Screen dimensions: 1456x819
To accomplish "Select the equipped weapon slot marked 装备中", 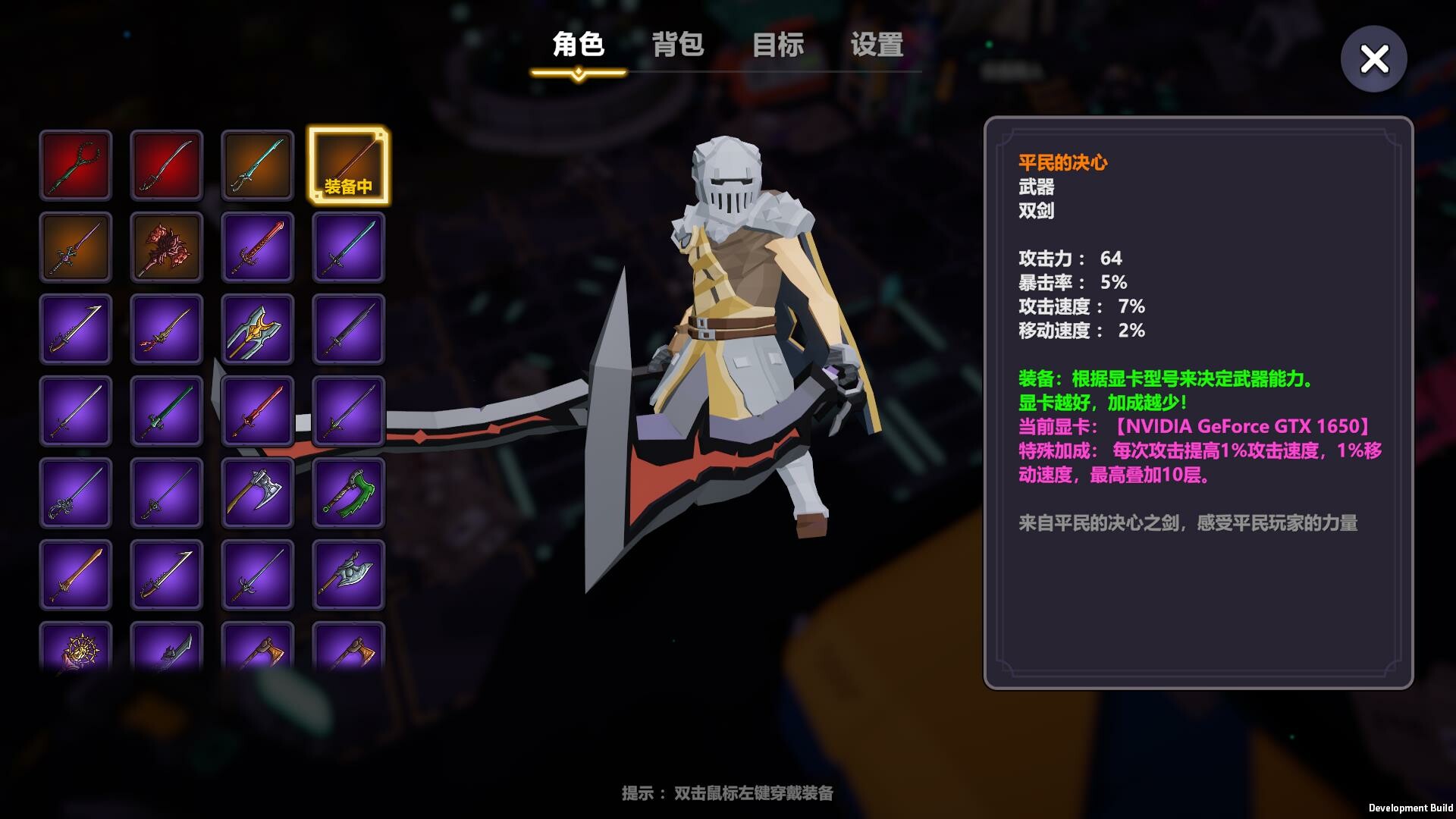I will (x=348, y=165).
